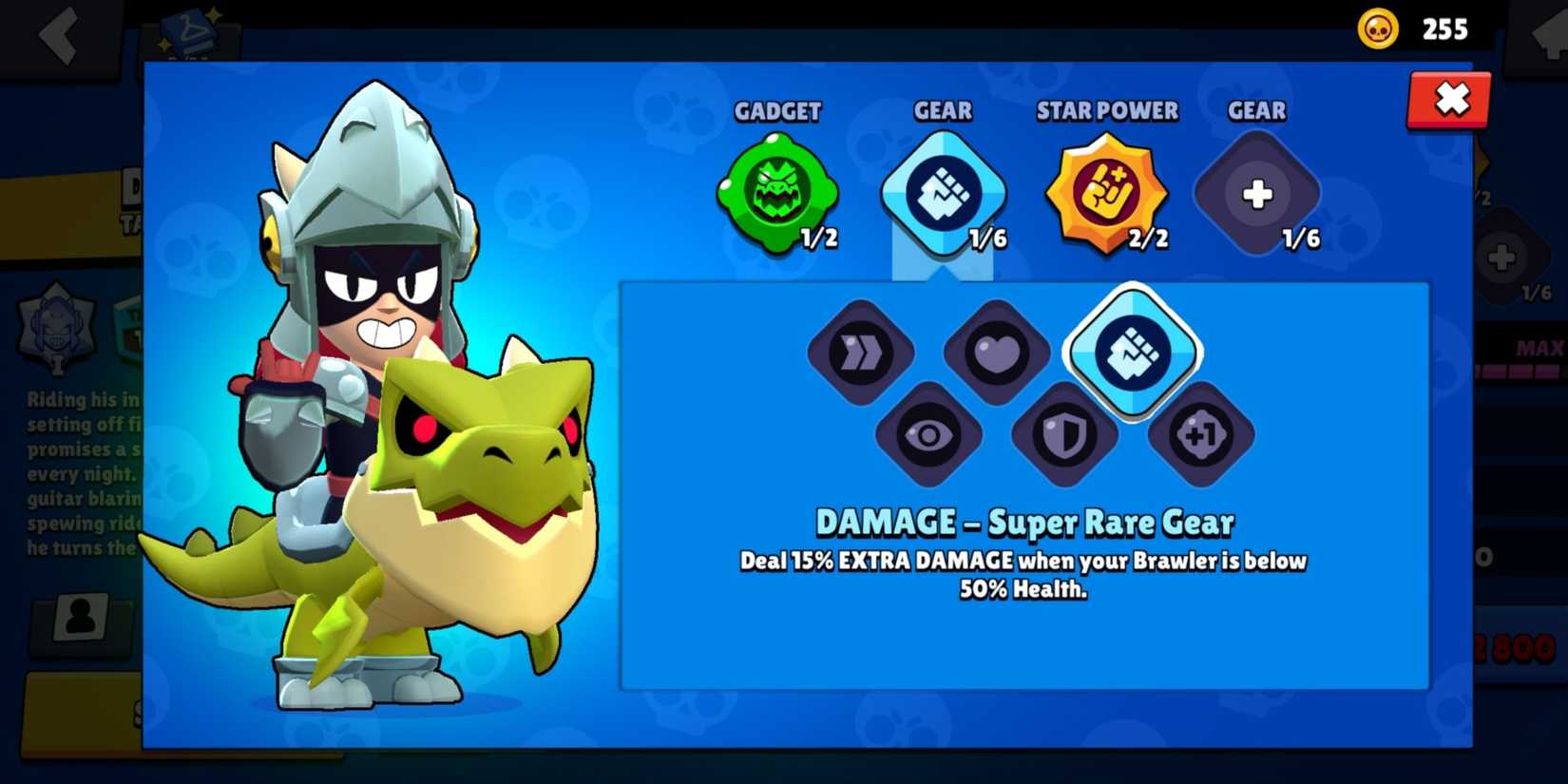Expand the GADGET category header
The width and height of the screenshot is (1568, 784).
tap(779, 111)
